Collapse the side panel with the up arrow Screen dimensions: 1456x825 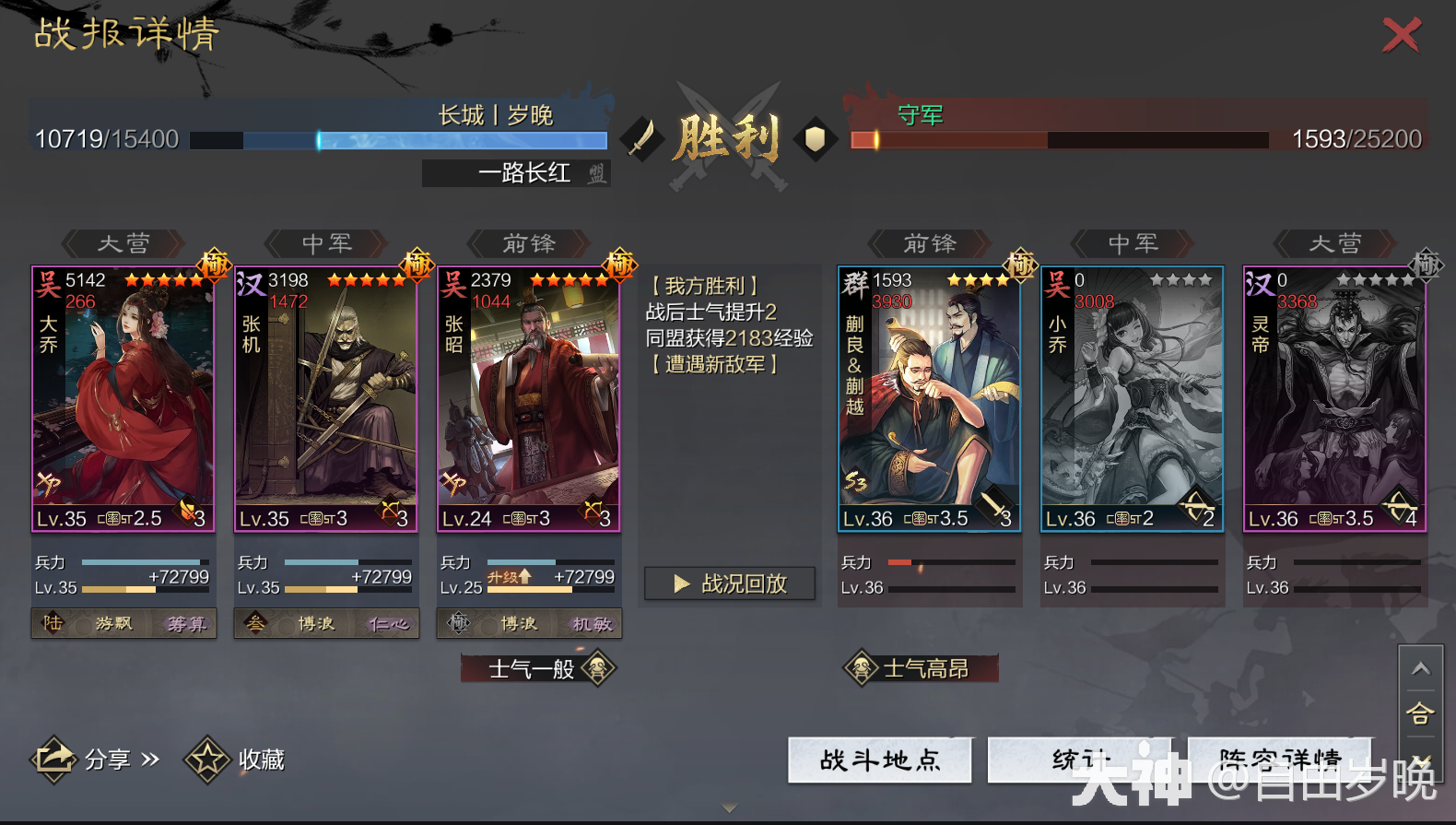point(1420,668)
